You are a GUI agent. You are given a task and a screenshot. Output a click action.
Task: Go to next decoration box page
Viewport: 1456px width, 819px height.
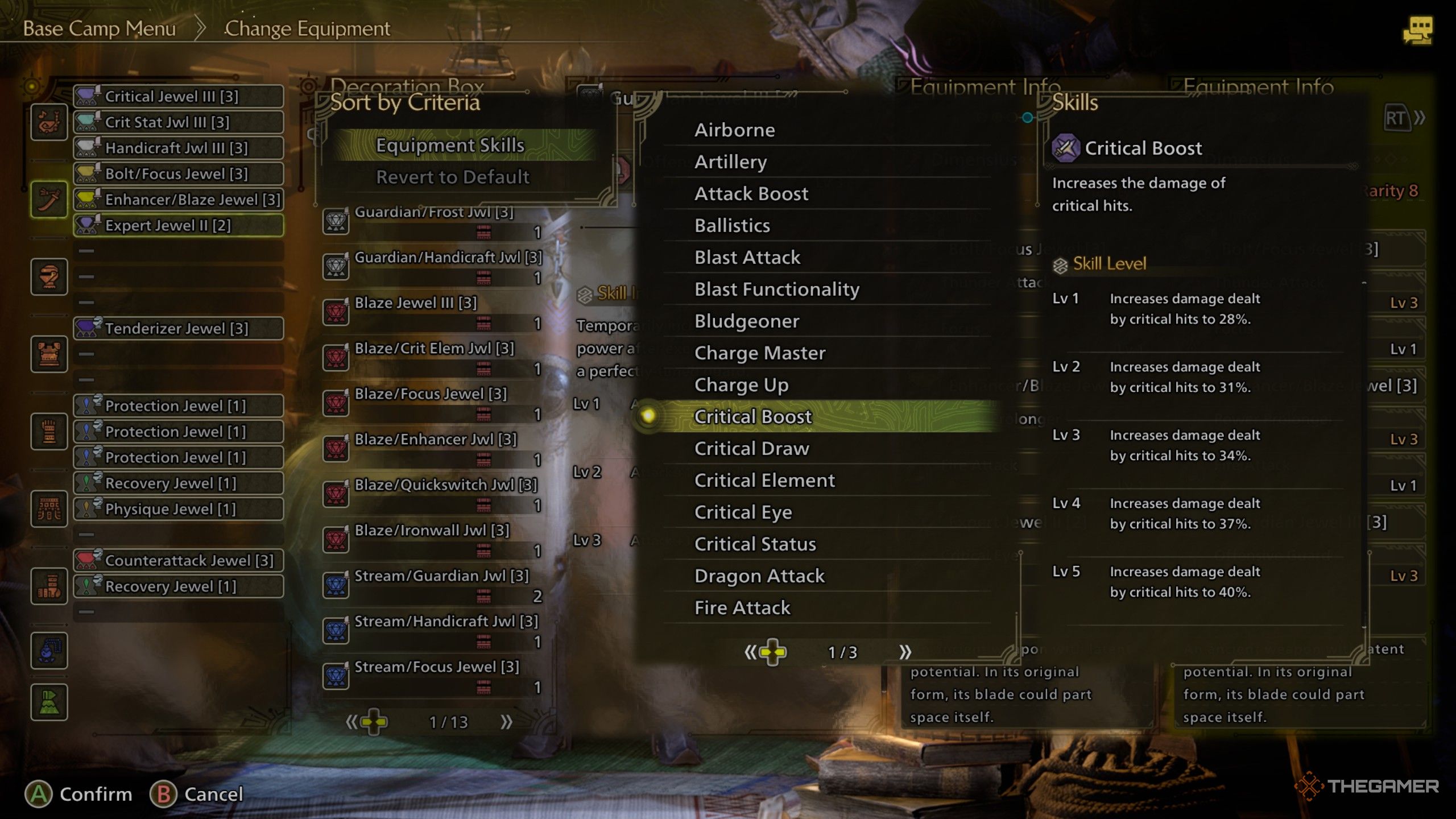[506, 722]
